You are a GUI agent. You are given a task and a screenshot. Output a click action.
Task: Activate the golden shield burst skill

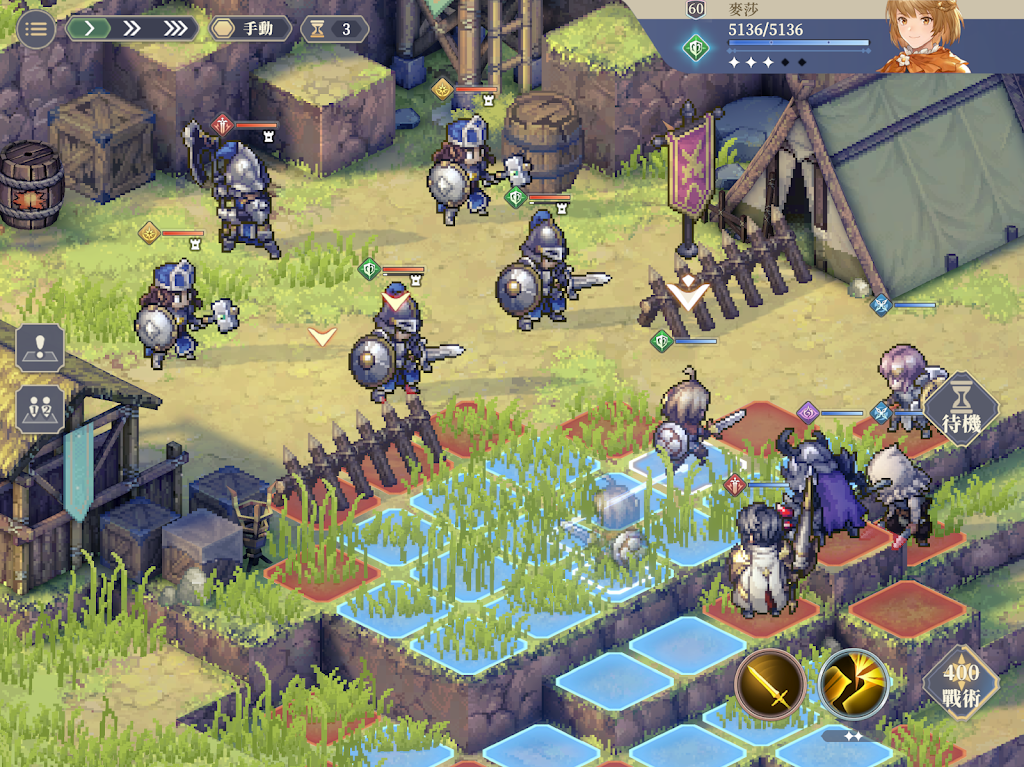(853, 686)
